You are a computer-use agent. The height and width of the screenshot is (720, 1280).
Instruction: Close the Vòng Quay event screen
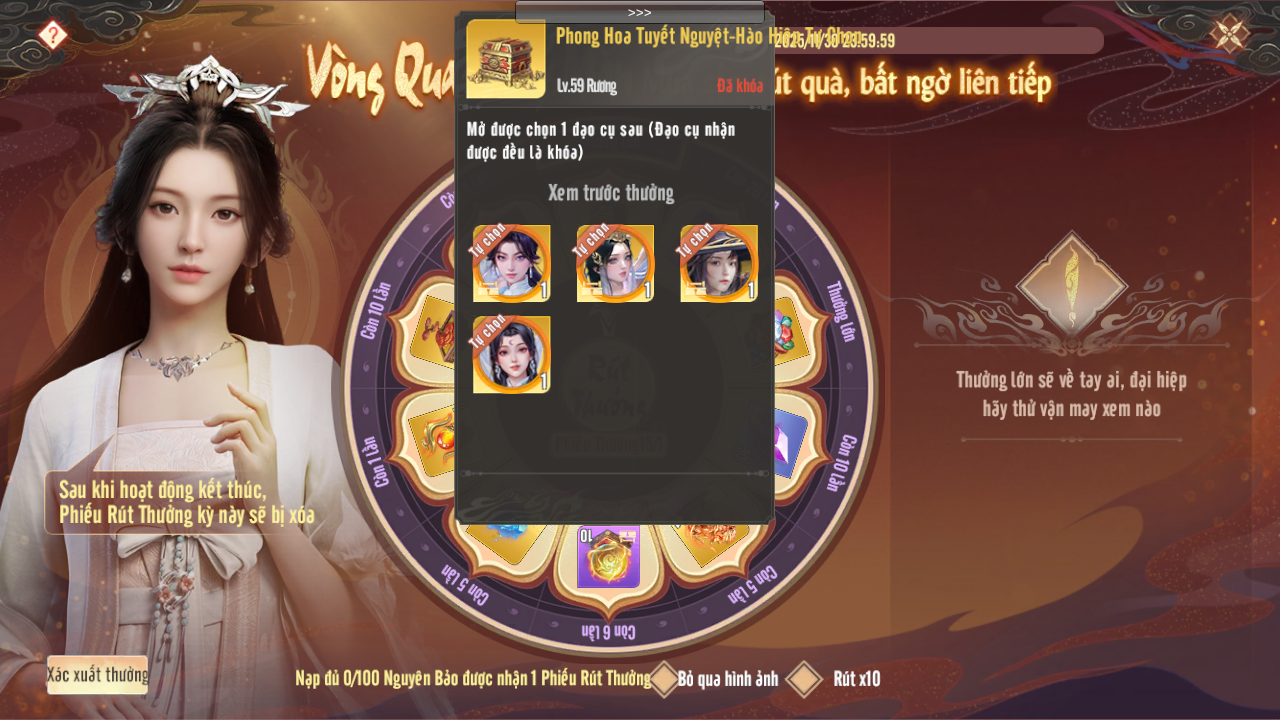(1229, 34)
